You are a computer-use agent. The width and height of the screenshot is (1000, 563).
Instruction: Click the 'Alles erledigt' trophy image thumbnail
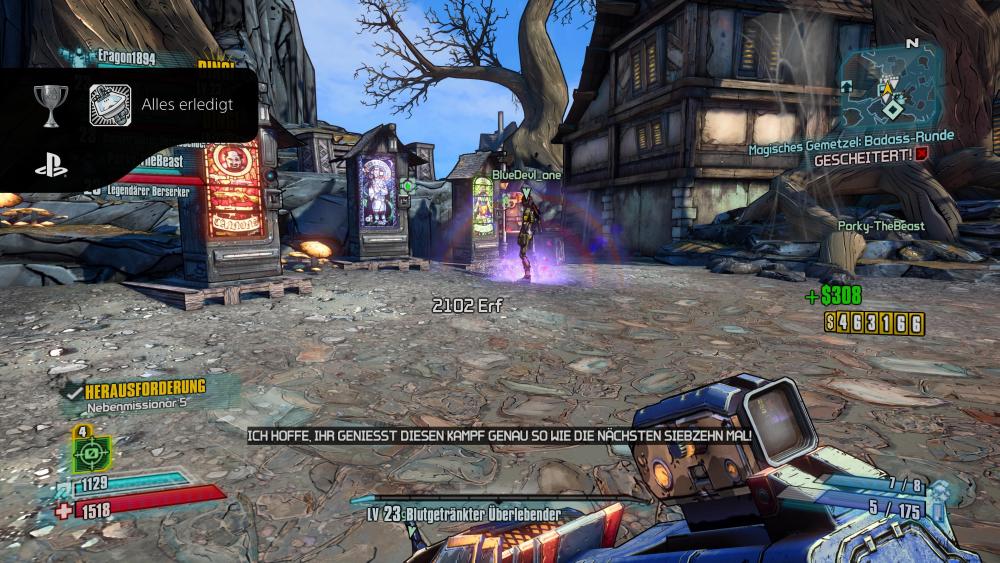(x=110, y=104)
